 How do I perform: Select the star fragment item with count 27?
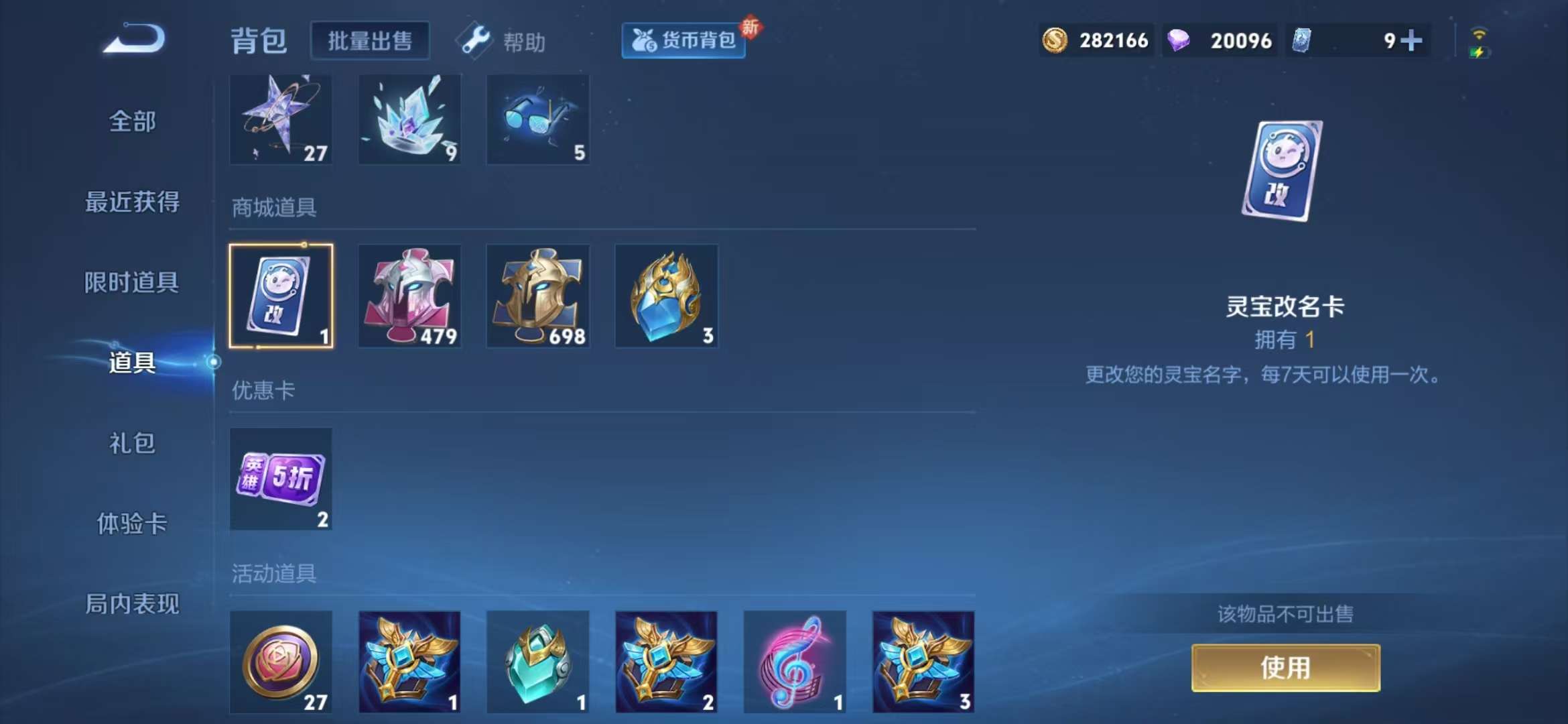point(281,119)
